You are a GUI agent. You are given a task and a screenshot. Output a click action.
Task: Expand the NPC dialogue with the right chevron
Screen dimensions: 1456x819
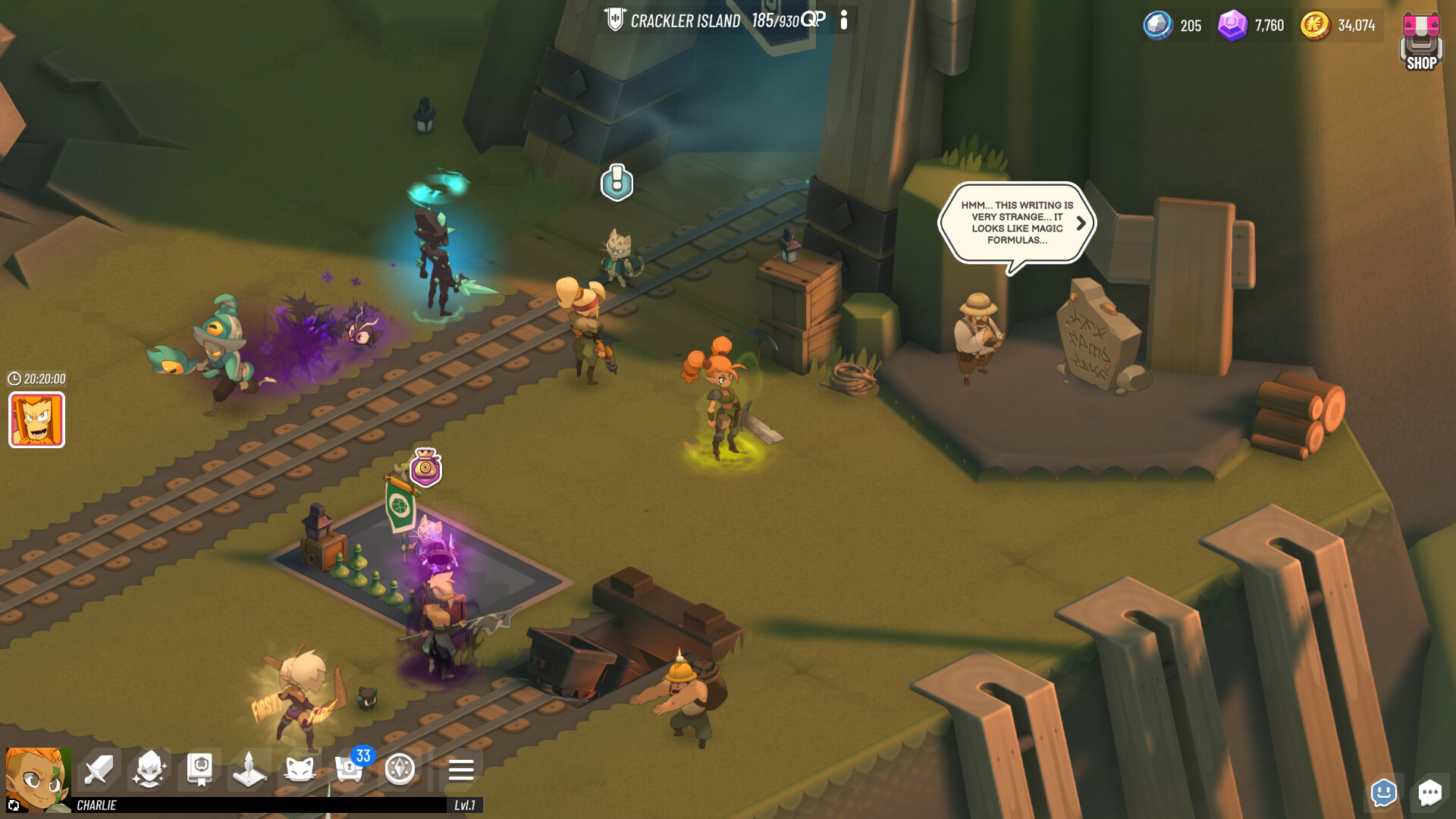coord(1083,224)
